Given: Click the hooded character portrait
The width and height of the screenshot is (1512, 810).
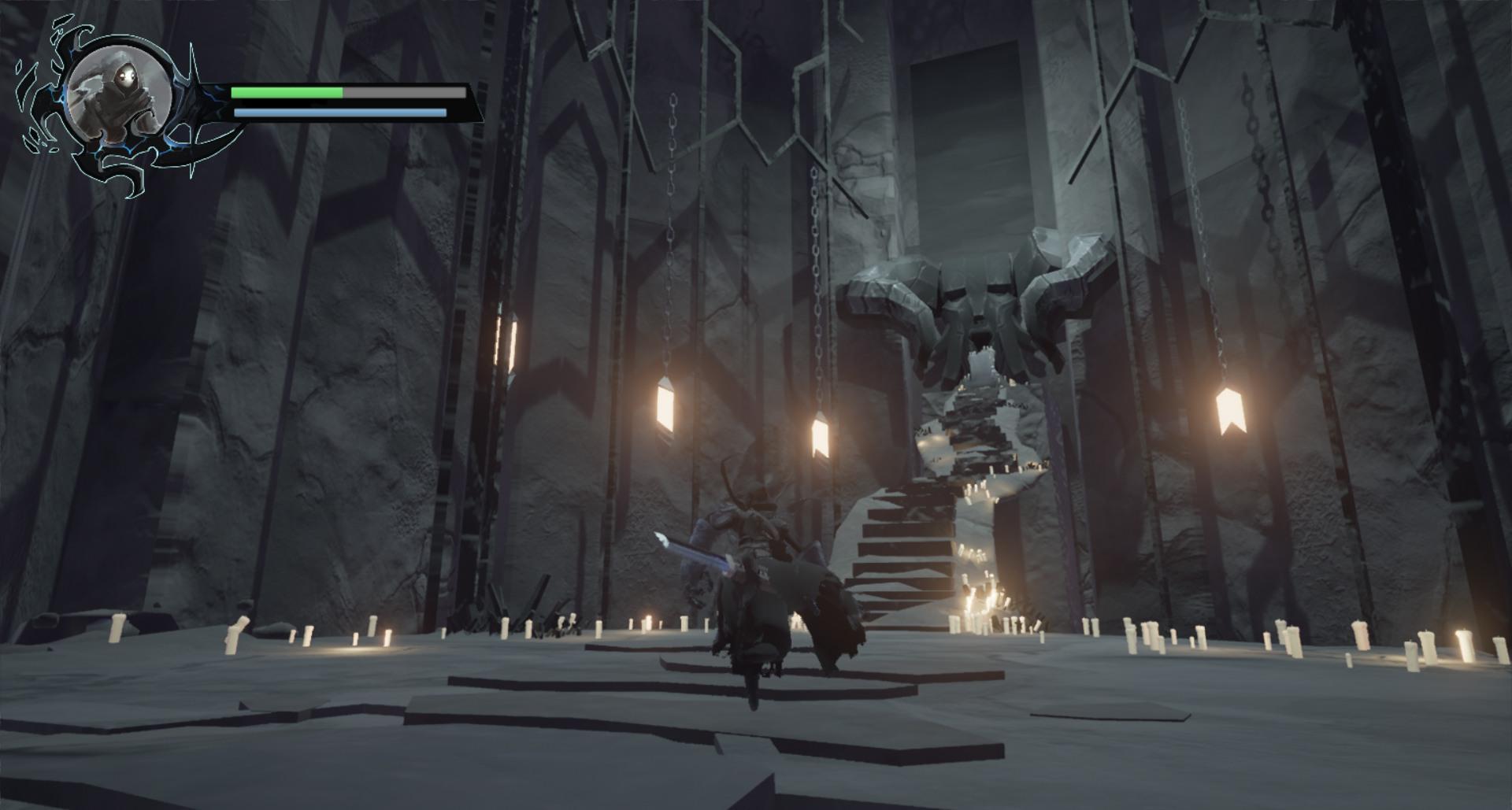Looking at the screenshot, I should [x=120, y=91].
